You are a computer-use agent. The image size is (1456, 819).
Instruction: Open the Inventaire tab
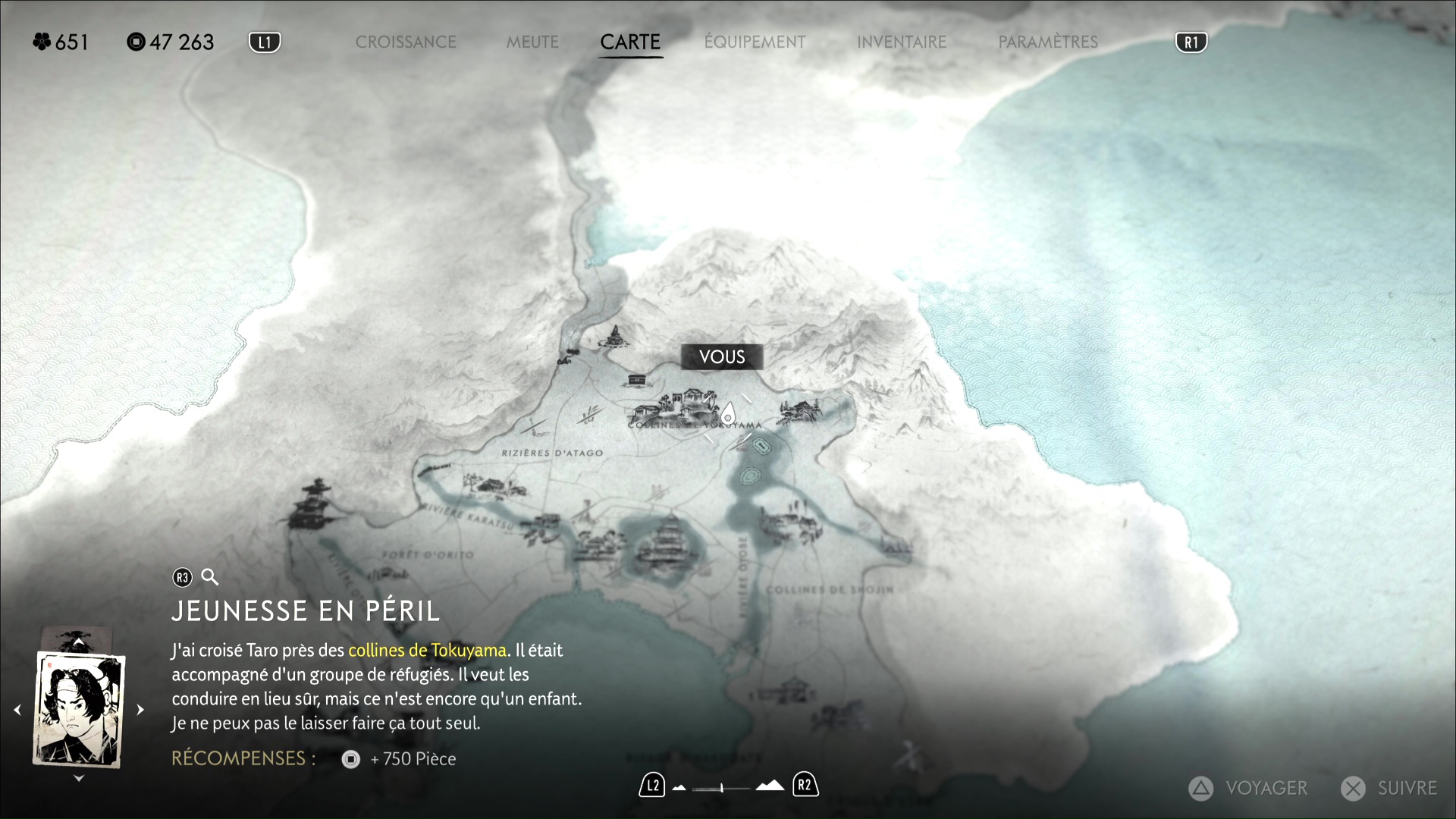coord(902,42)
